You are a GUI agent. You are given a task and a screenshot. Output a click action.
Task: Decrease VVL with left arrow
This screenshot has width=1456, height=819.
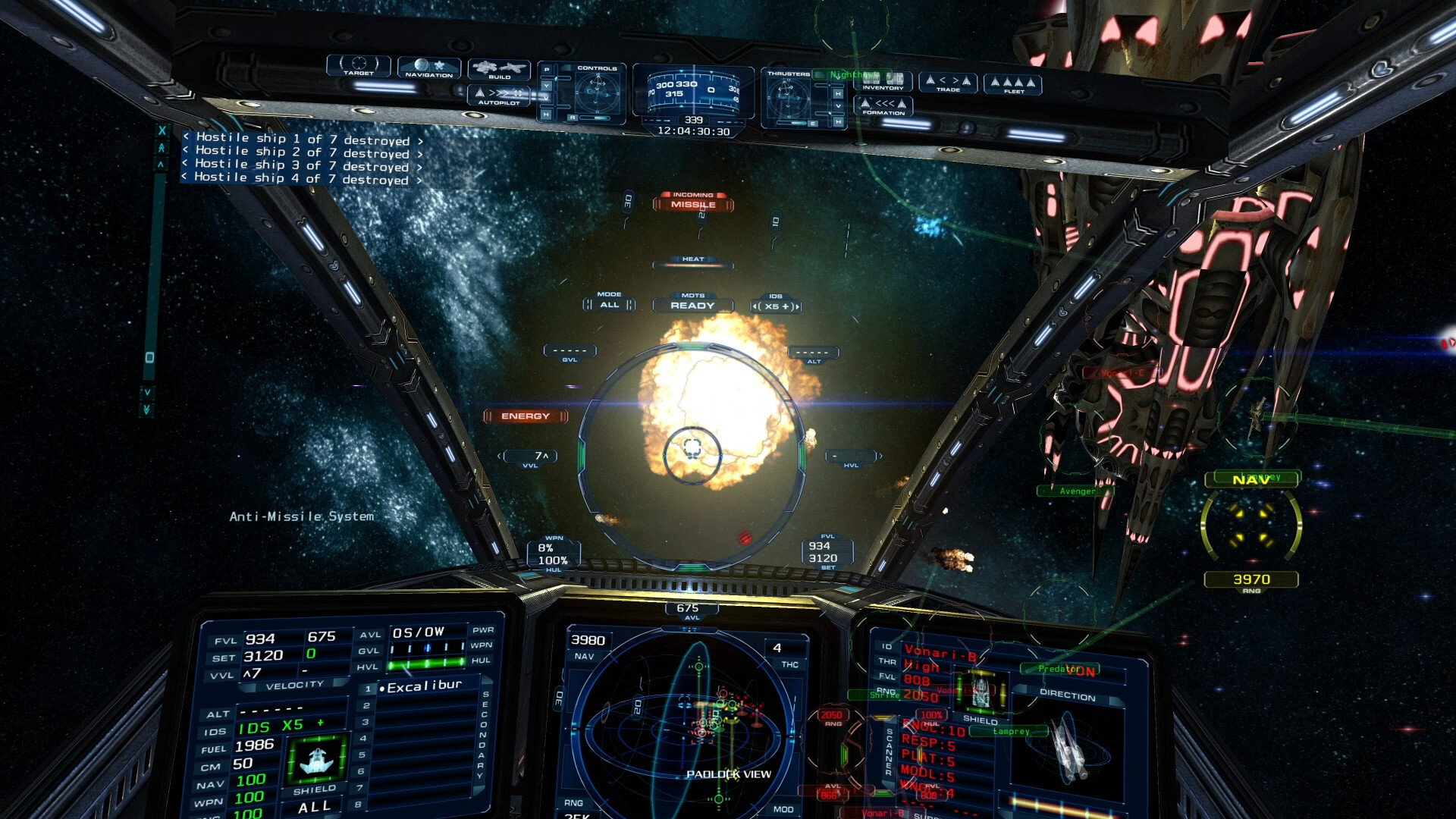point(500,457)
